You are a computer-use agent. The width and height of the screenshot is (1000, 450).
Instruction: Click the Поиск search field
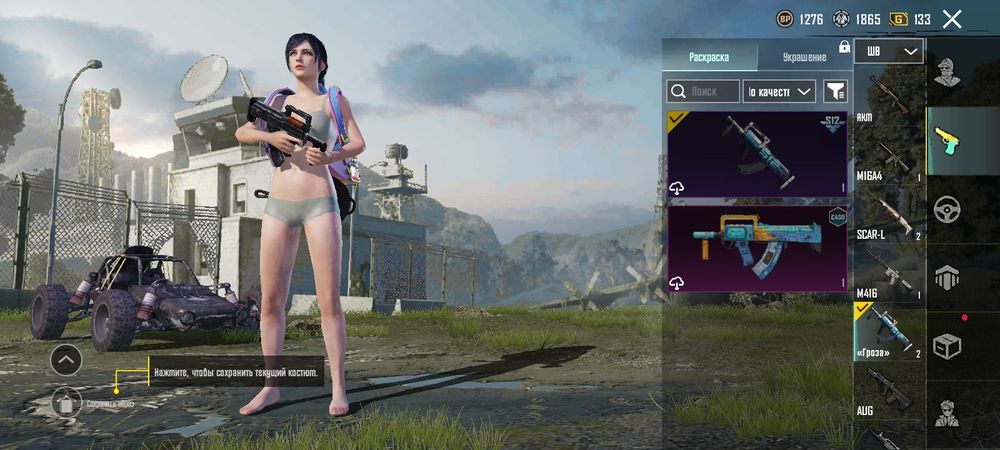704,92
